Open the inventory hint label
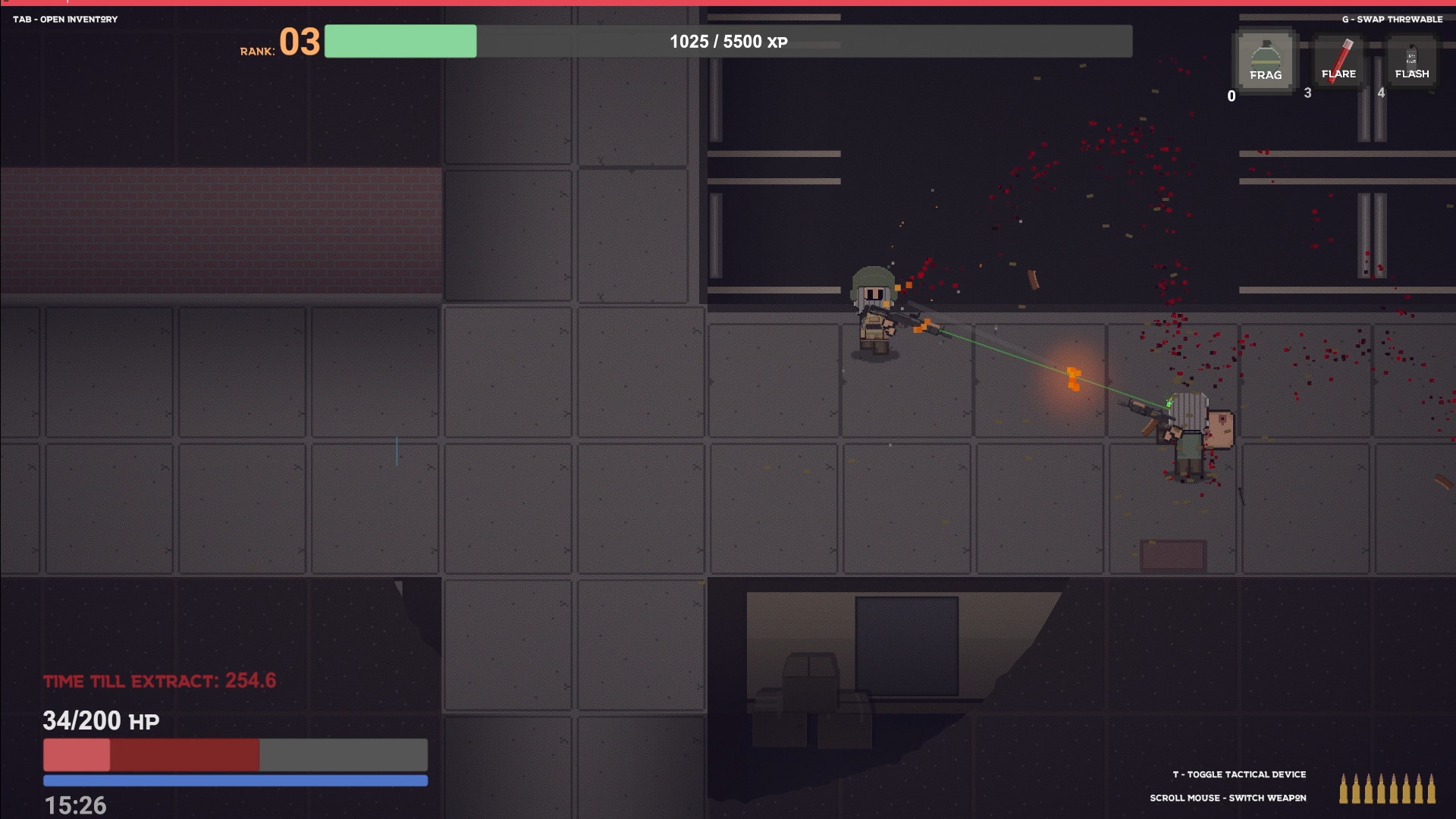Screen dimensions: 1456x819 [x=64, y=20]
